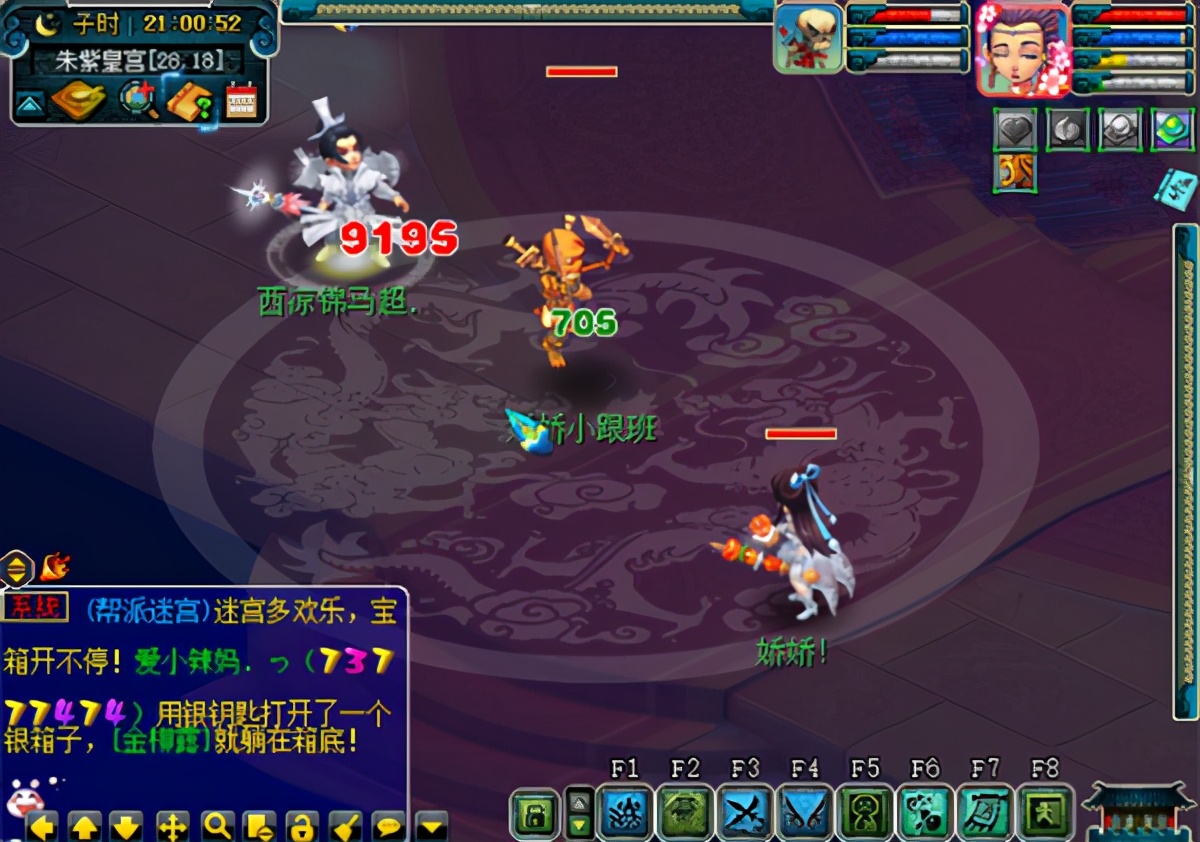Click the heart buff icon

coord(1014,130)
